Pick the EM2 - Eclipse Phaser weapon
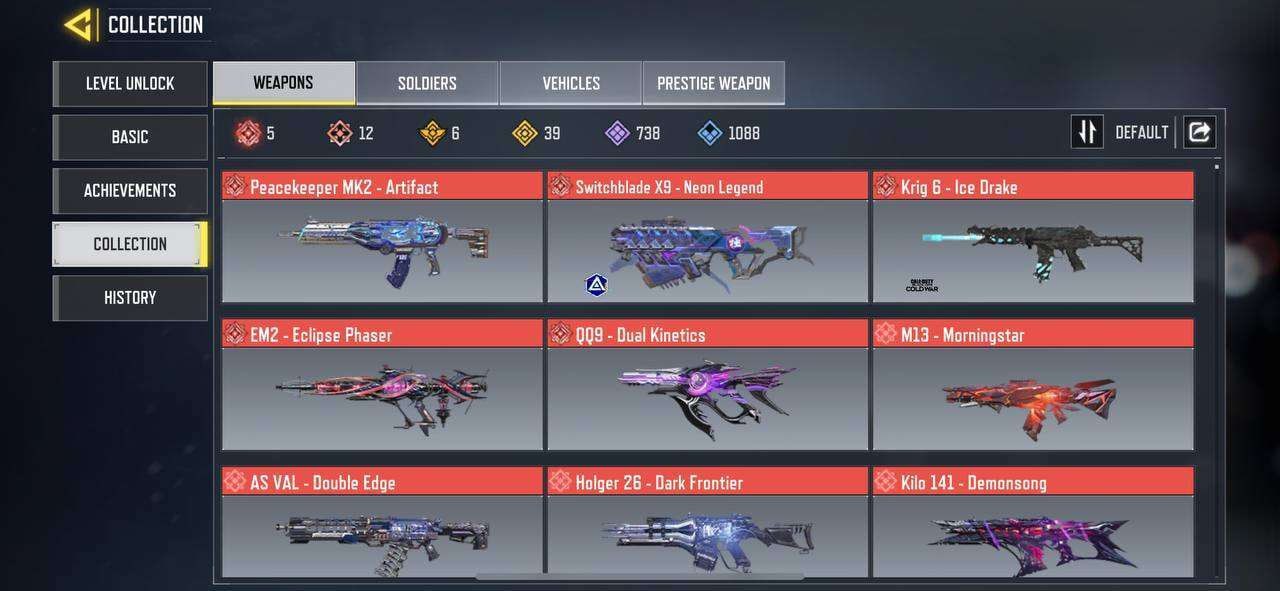The image size is (1280, 591). 382,386
